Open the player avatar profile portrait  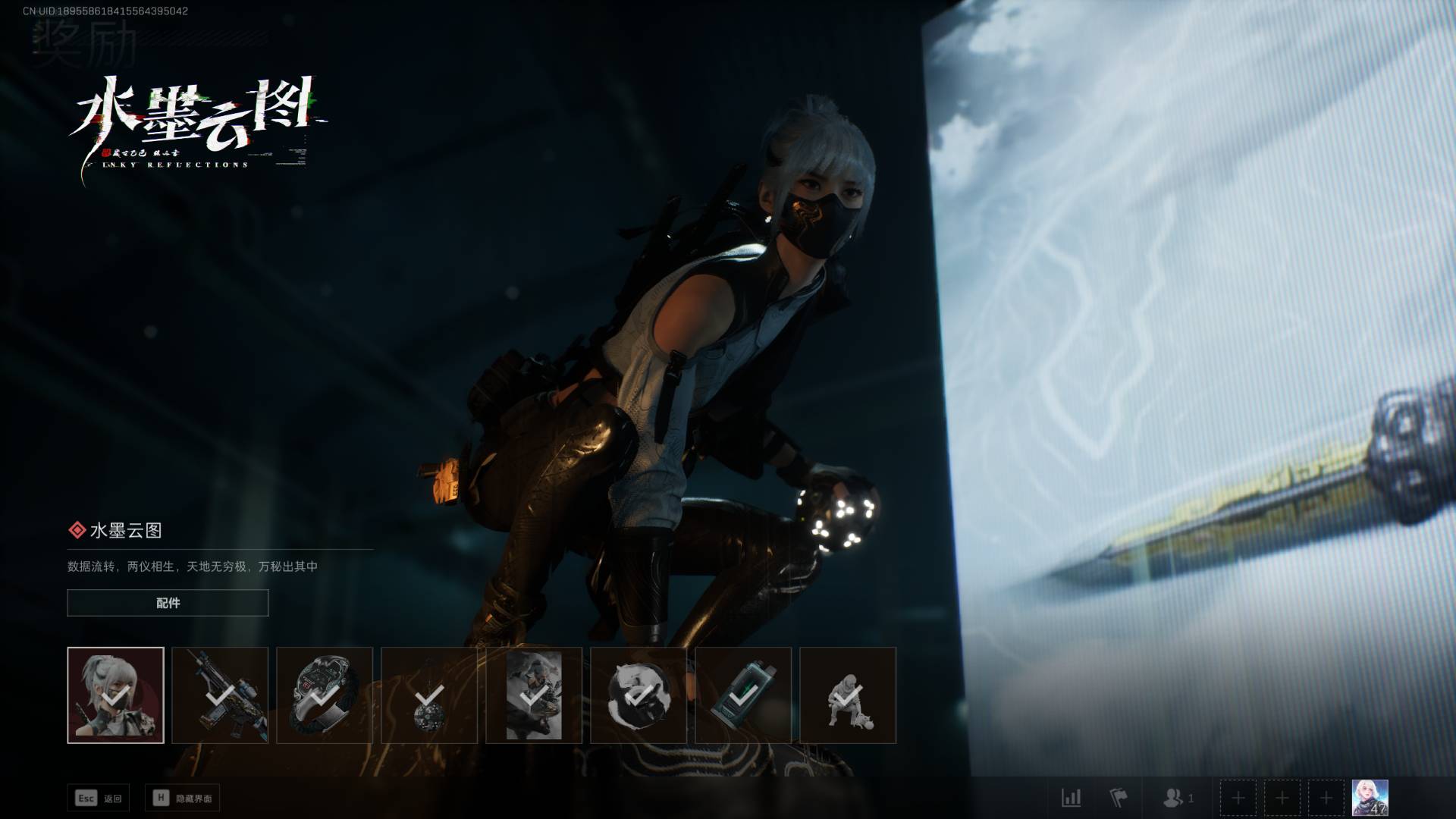click(1370, 798)
